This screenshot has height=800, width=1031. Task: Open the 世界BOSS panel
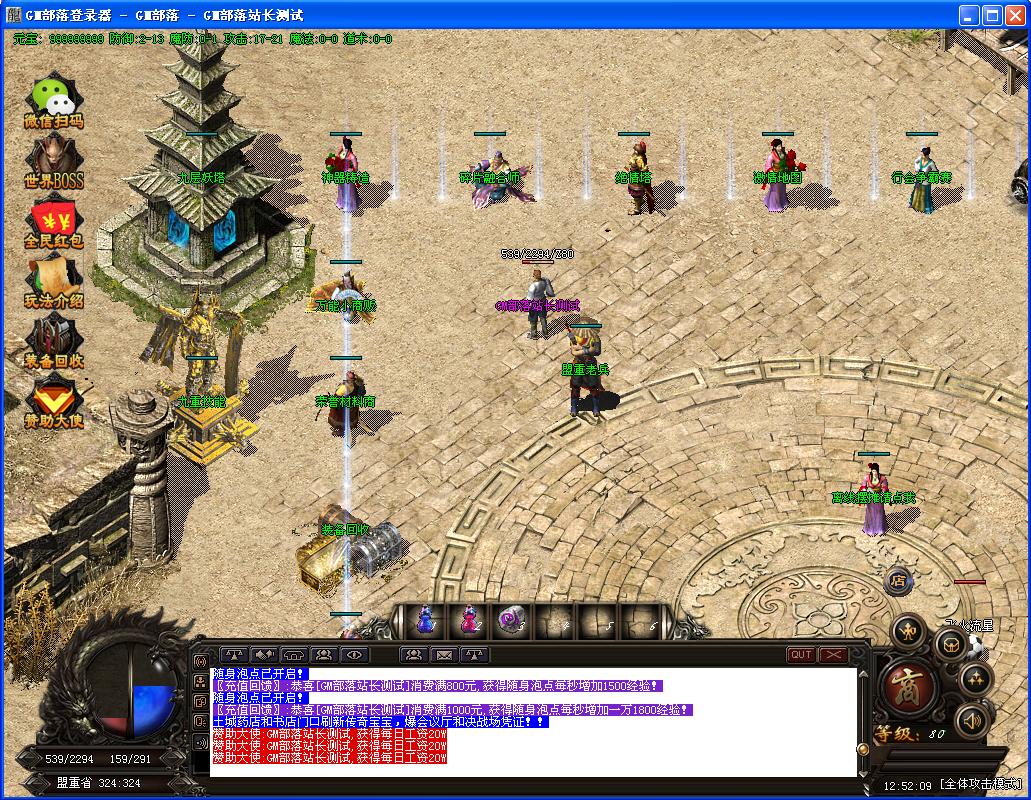coord(54,162)
